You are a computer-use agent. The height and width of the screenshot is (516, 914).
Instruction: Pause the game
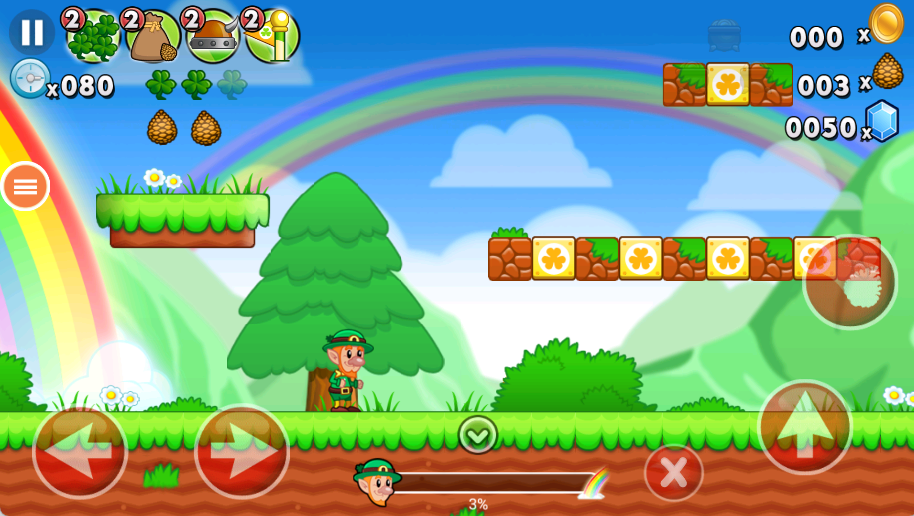pyautogui.click(x=32, y=32)
